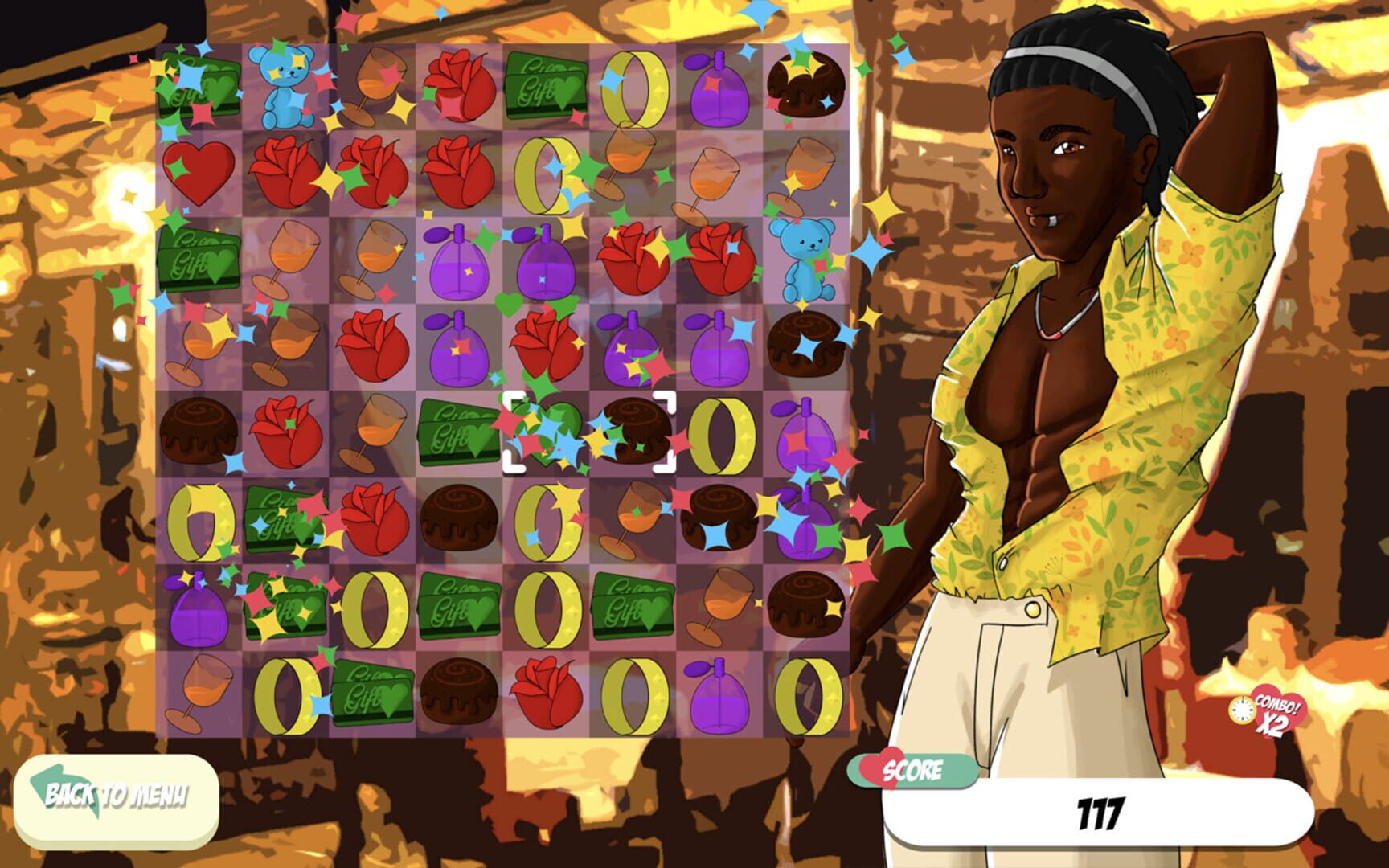Click the blue teddy bear in the top row
Screen dimensions: 1389x868
283,88
